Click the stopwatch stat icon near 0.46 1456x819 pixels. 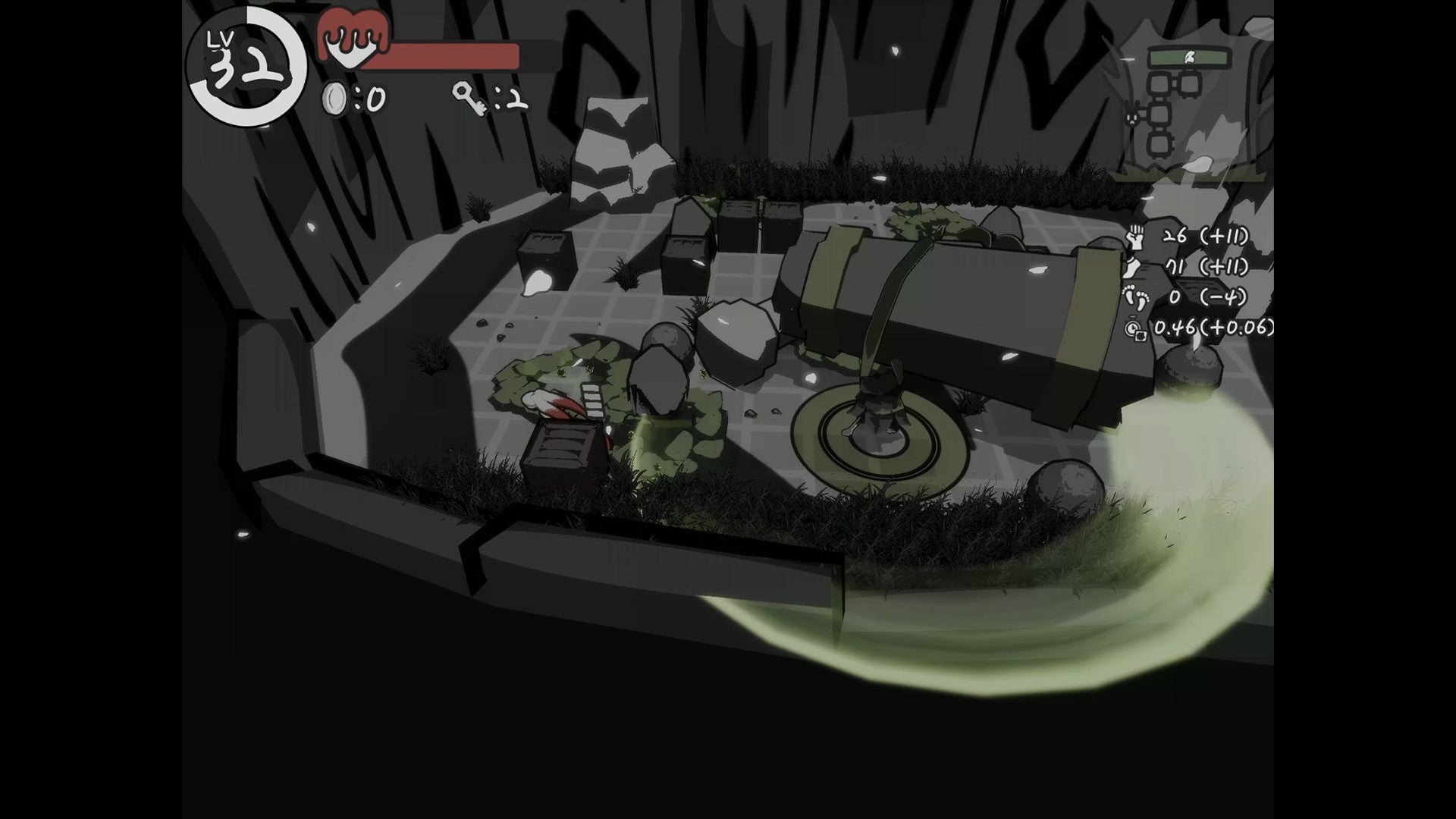click(x=1134, y=328)
